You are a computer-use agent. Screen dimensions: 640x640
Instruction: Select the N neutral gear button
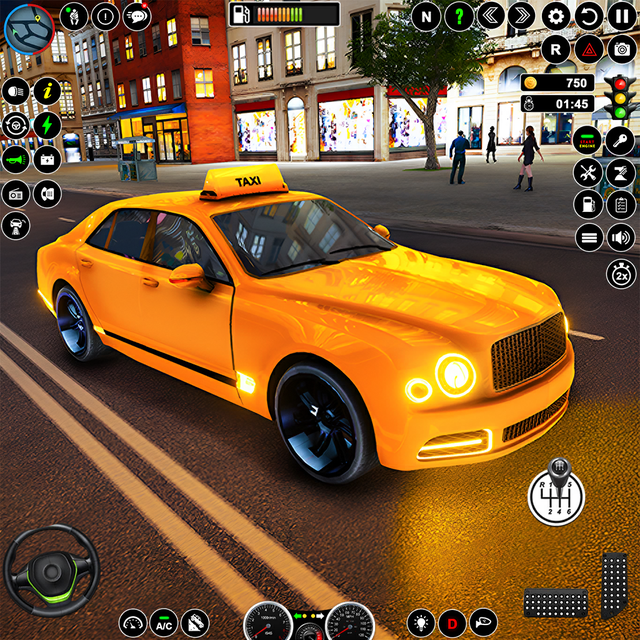(x=426, y=16)
